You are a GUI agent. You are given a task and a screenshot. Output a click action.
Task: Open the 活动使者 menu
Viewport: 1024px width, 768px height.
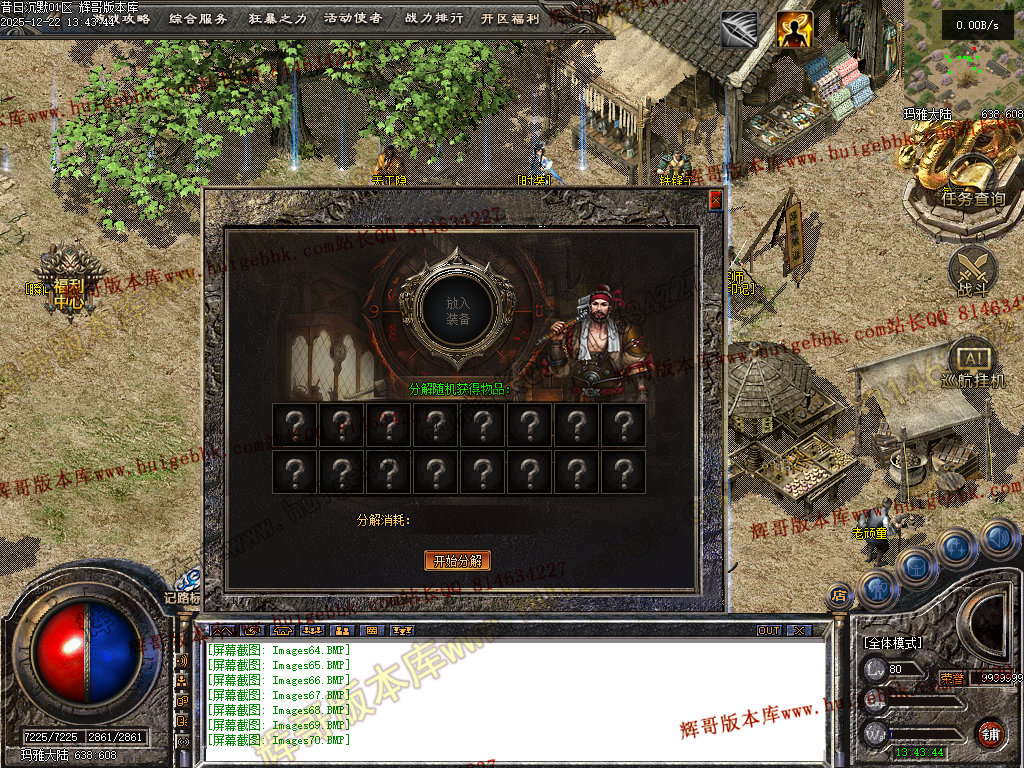click(x=352, y=18)
